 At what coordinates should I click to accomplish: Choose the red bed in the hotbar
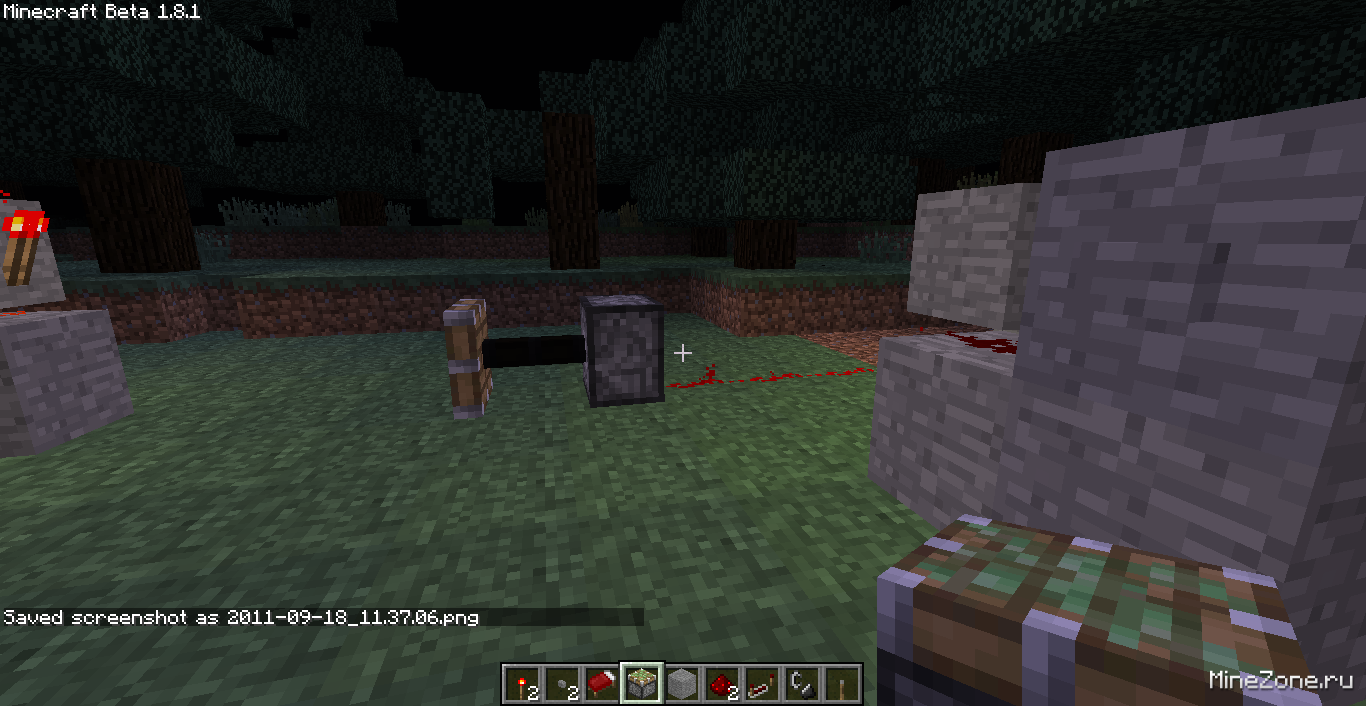602,685
